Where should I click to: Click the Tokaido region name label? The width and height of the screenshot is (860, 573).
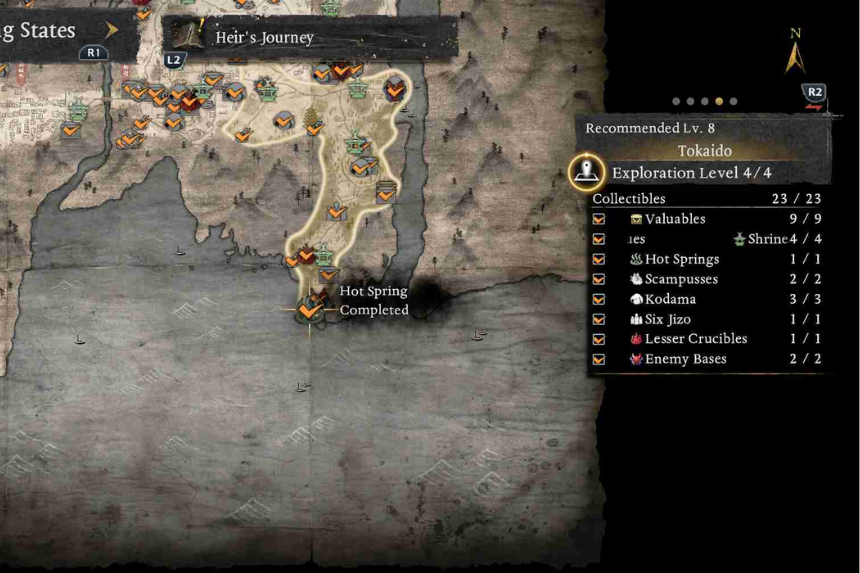(x=704, y=151)
